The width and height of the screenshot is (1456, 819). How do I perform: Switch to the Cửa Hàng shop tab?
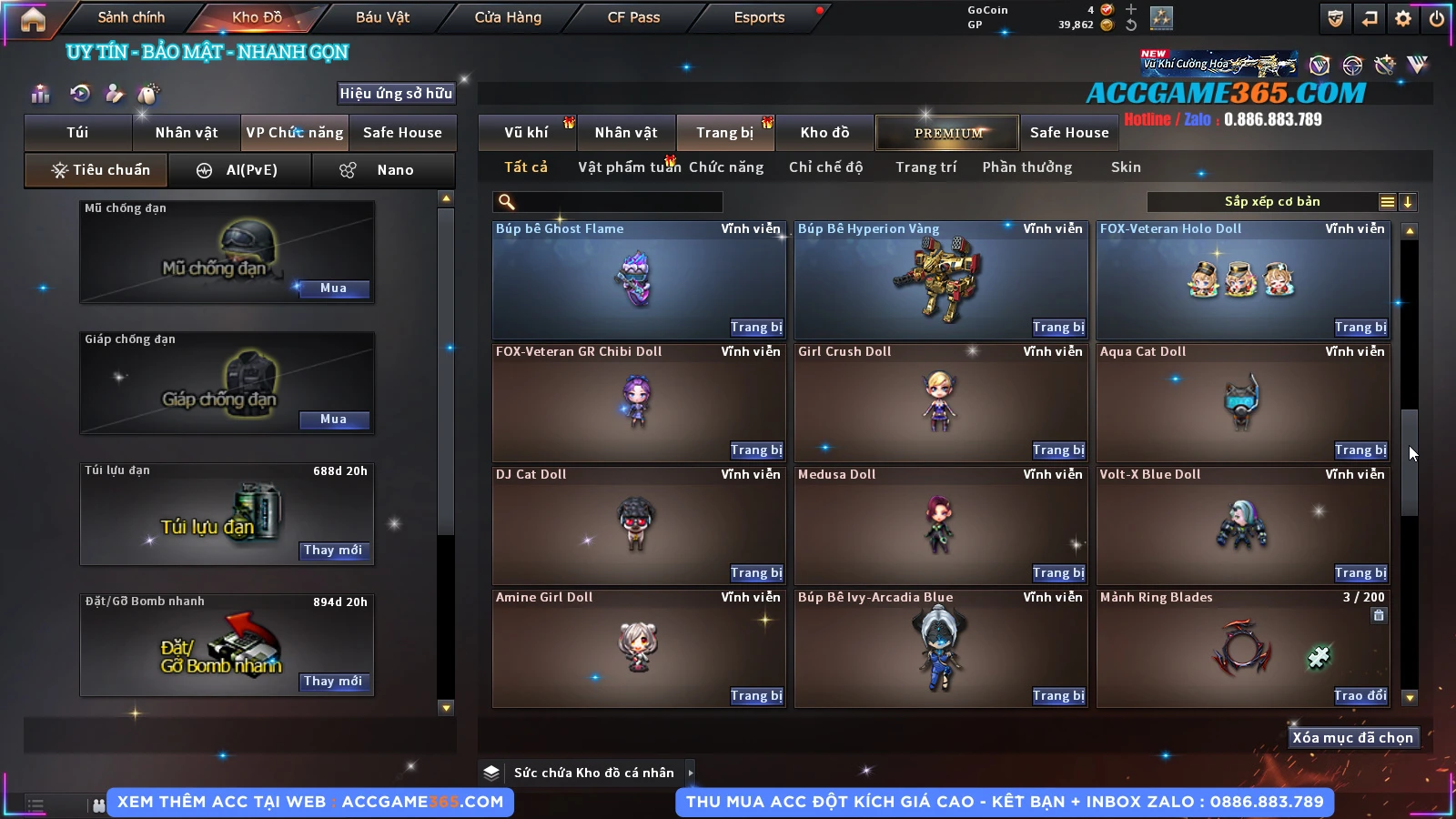point(508,17)
